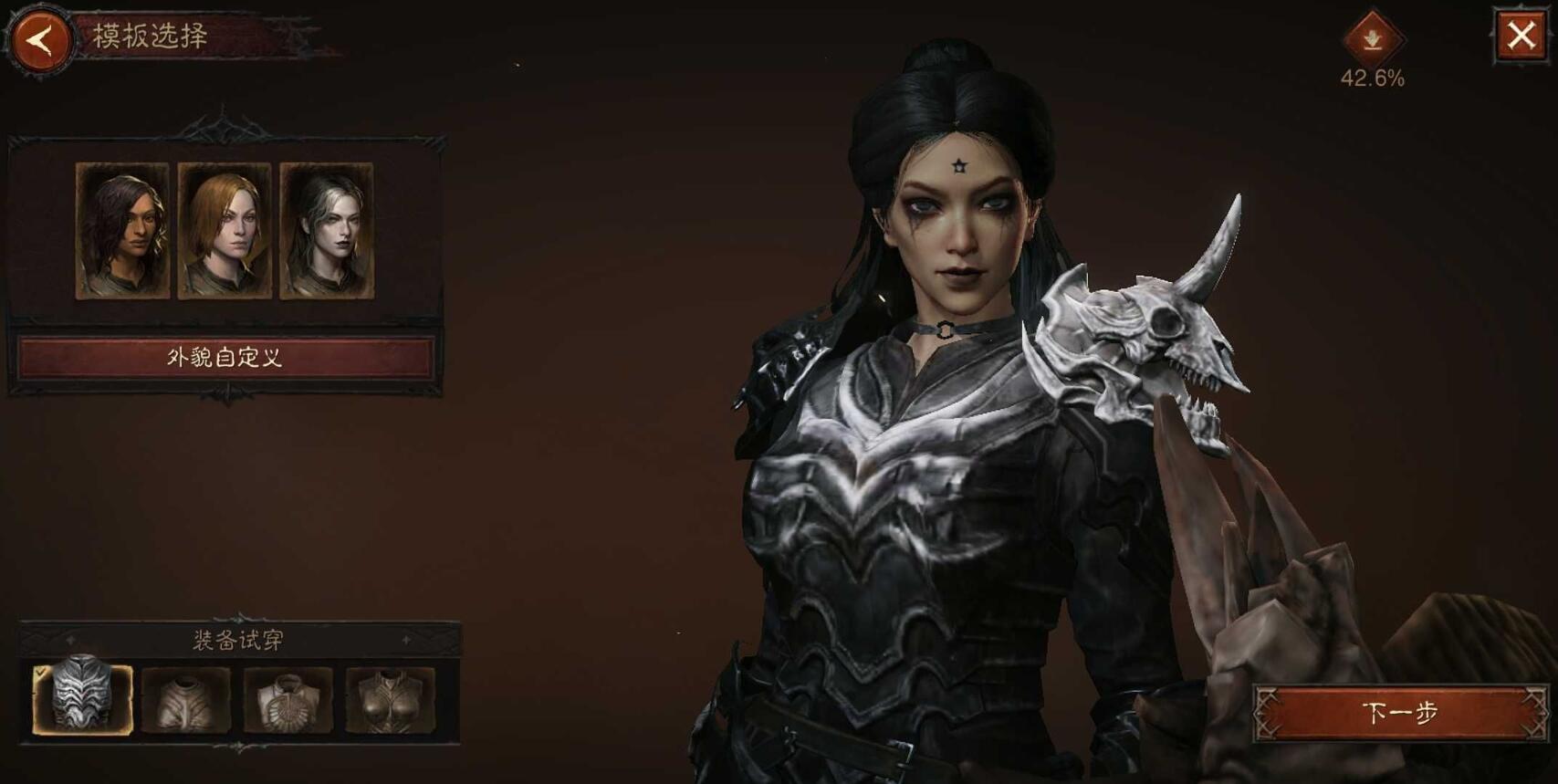The image size is (1558, 784).
Task: Preview the bronze breastplate armor
Action: coord(391,700)
